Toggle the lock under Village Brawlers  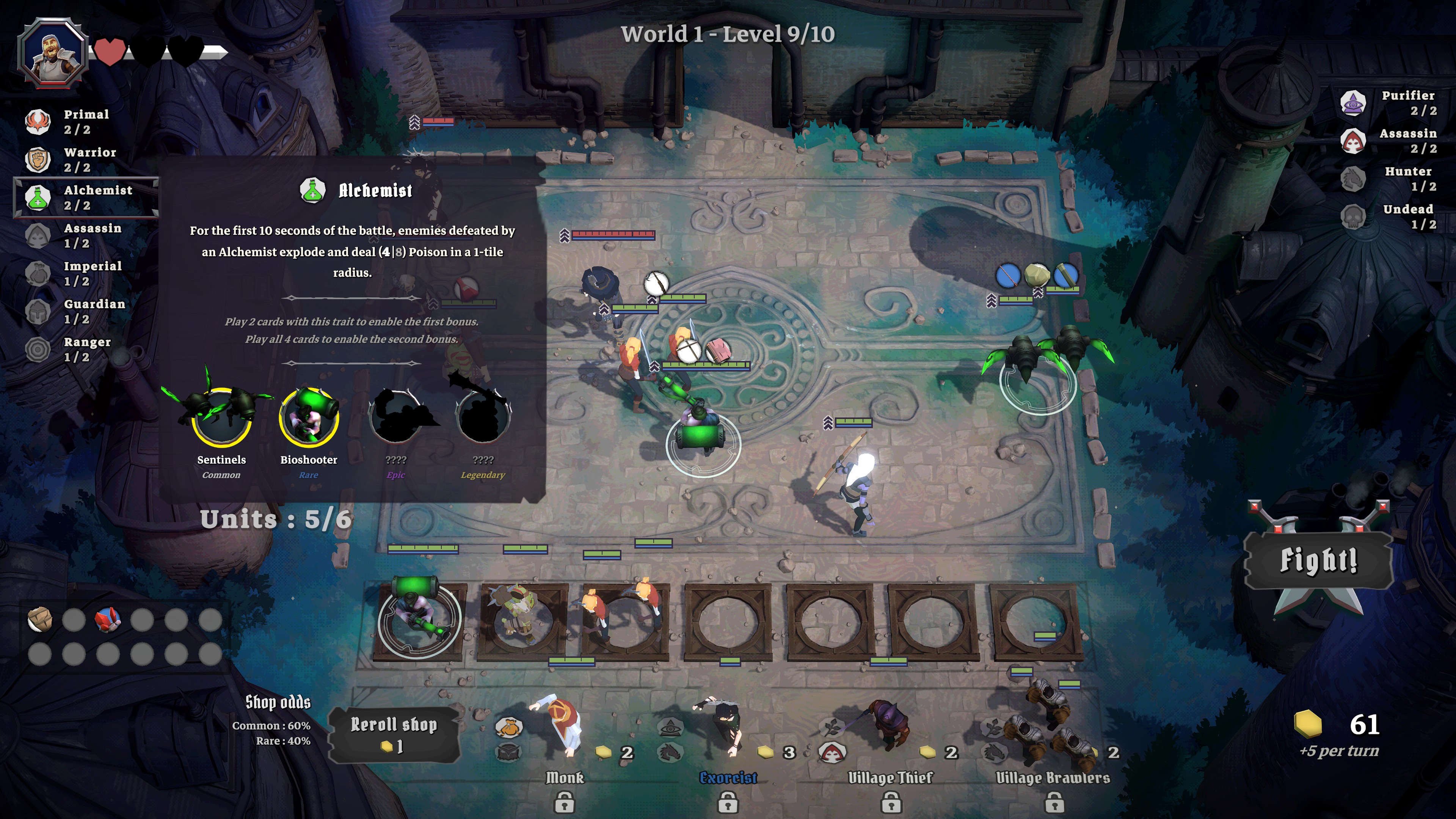click(x=1054, y=802)
